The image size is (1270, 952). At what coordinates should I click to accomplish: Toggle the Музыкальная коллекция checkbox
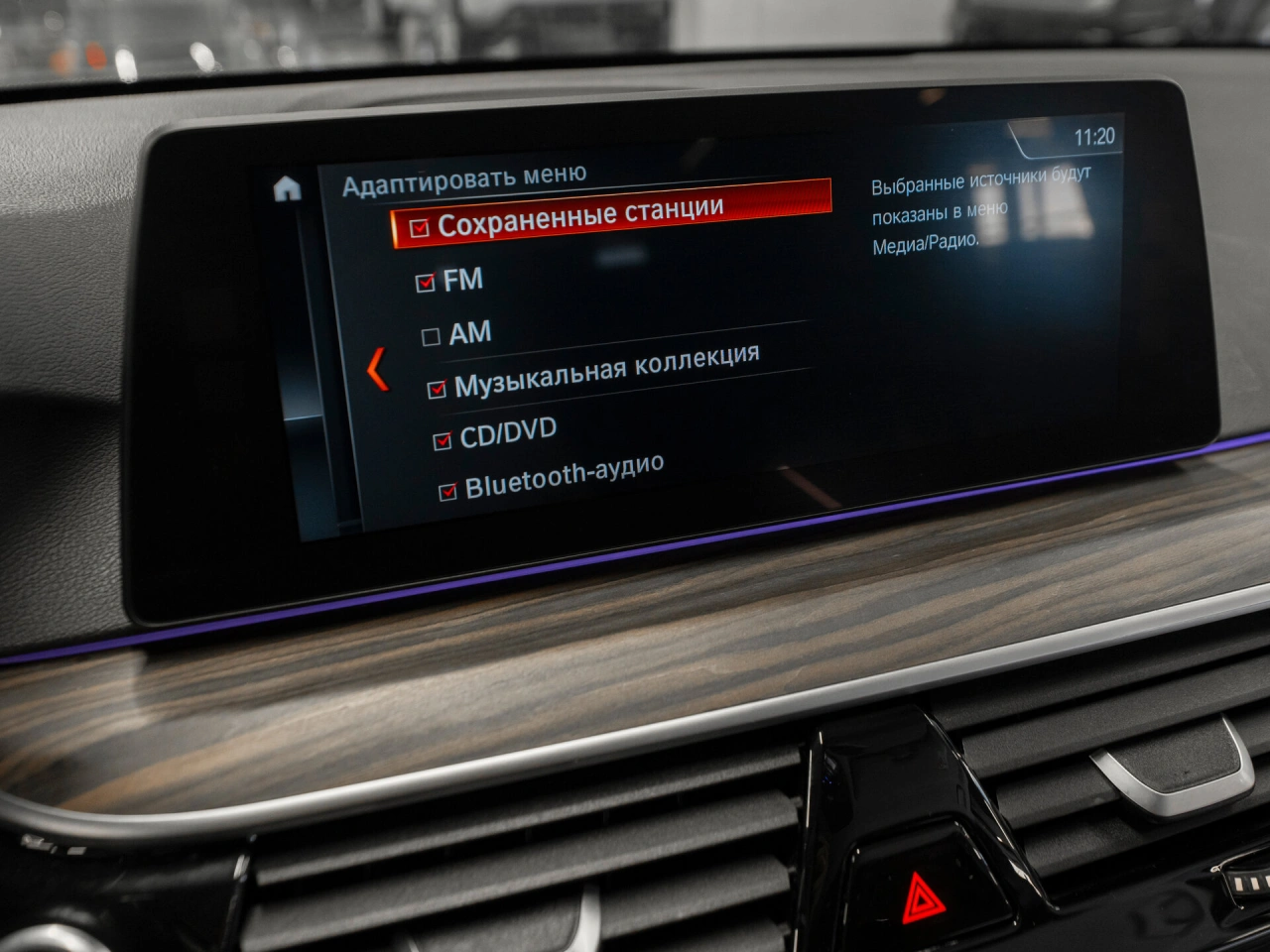(x=437, y=390)
